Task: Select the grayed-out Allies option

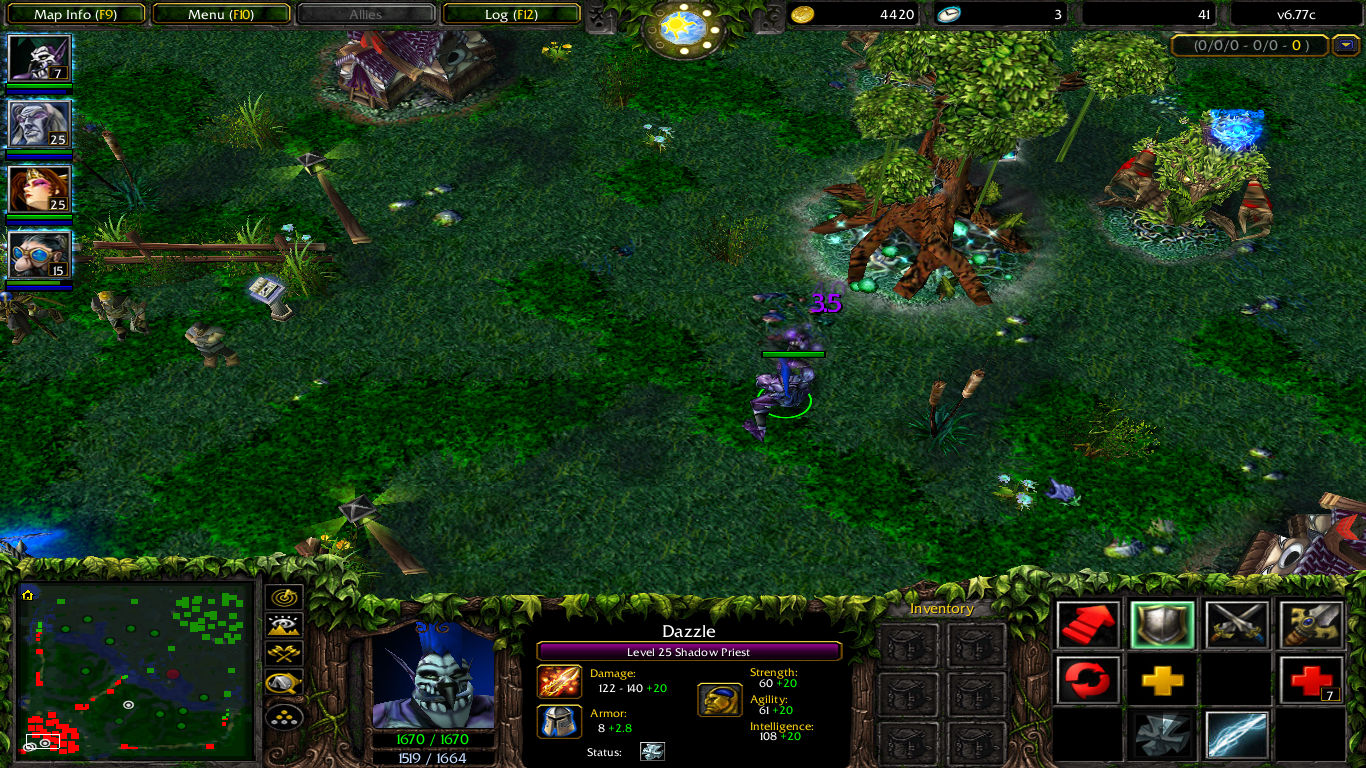Action: coord(367,14)
